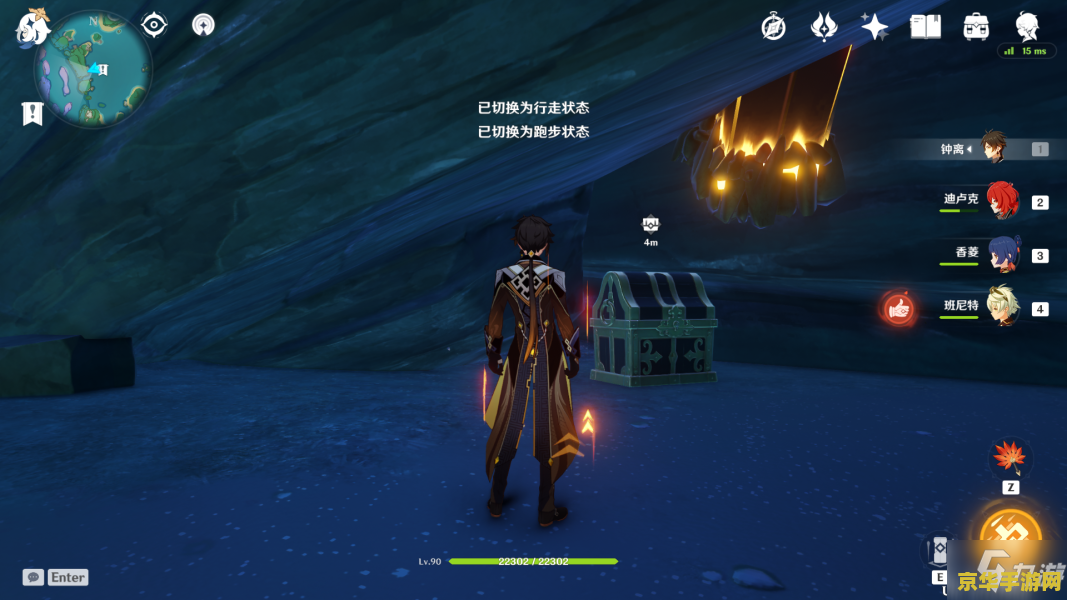Open the compass events overview
Viewport: 1067px width, 600px height.
(773, 27)
